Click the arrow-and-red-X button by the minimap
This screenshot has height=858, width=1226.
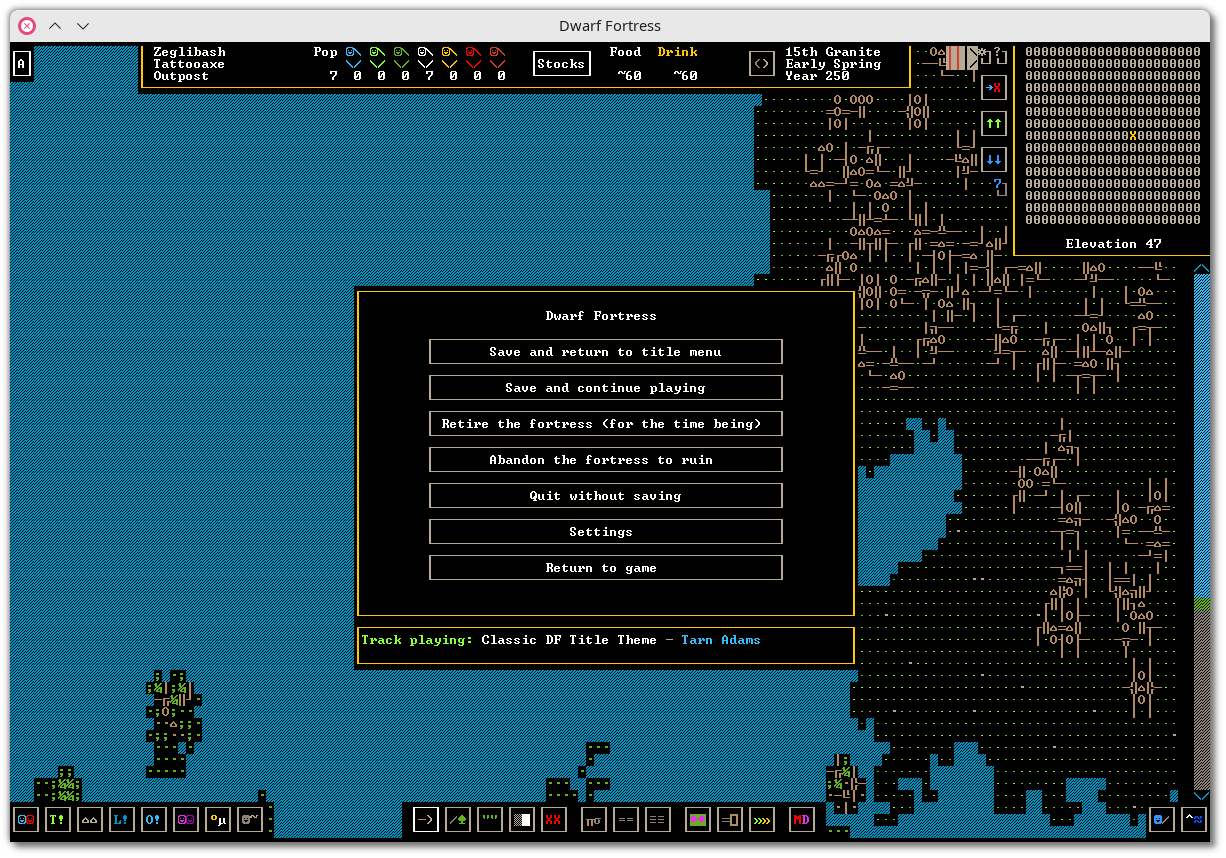coord(993,87)
